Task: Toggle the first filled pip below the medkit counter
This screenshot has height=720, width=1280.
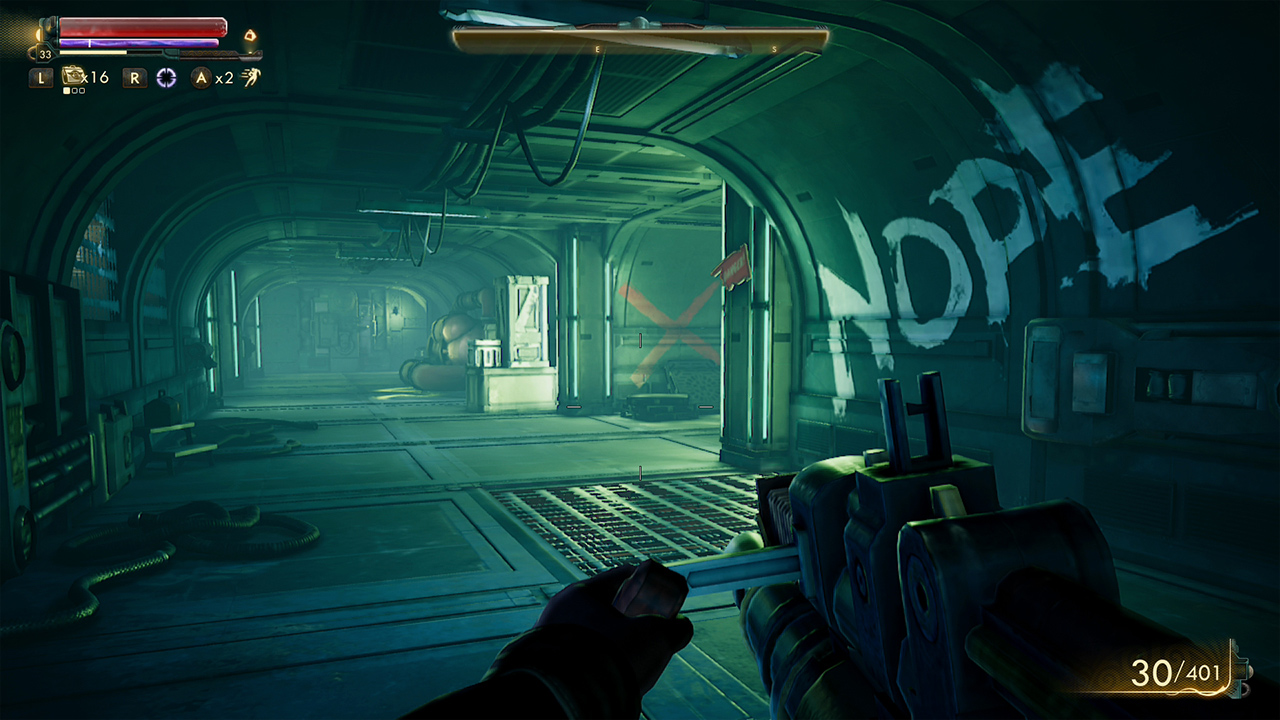Action: (x=67, y=90)
